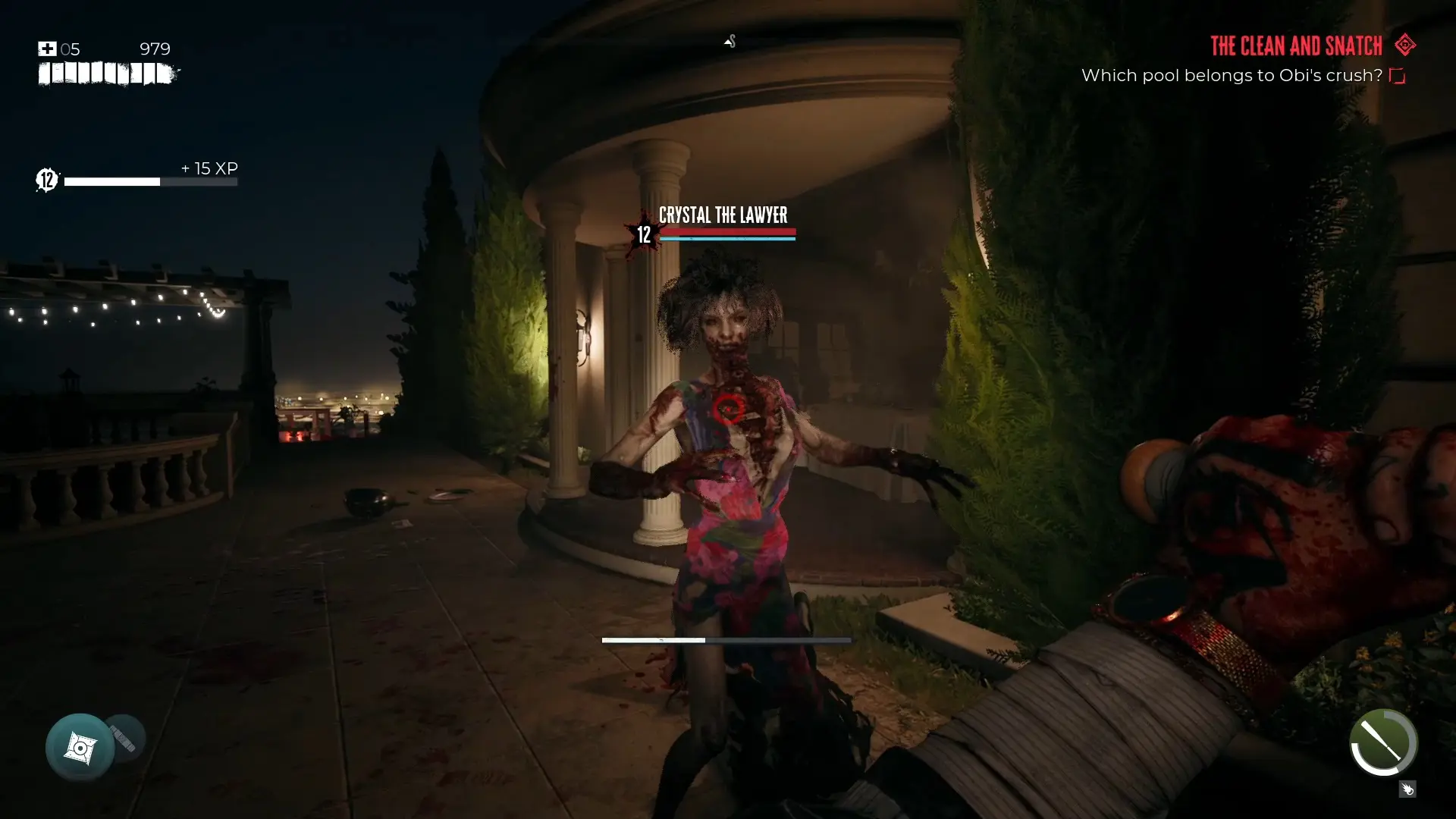The image size is (1456, 819).
Task: Click the weapon durability circle icon
Action: click(x=1383, y=744)
